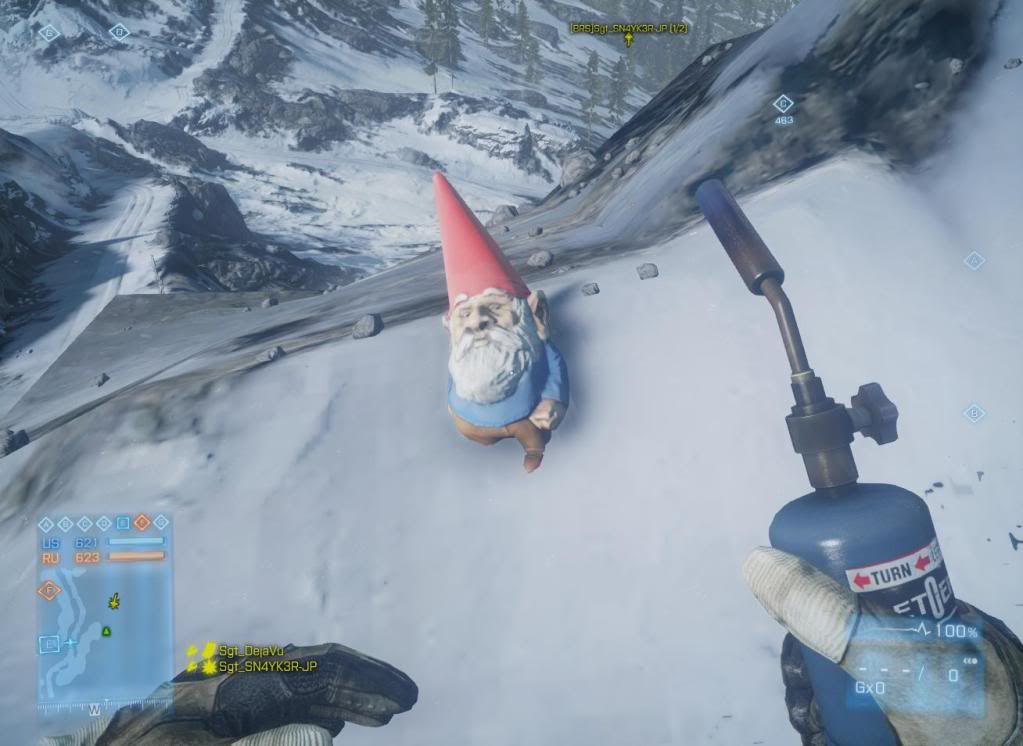Select flag G in the flag status row
This screenshot has width=1023, height=746.
point(160,522)
